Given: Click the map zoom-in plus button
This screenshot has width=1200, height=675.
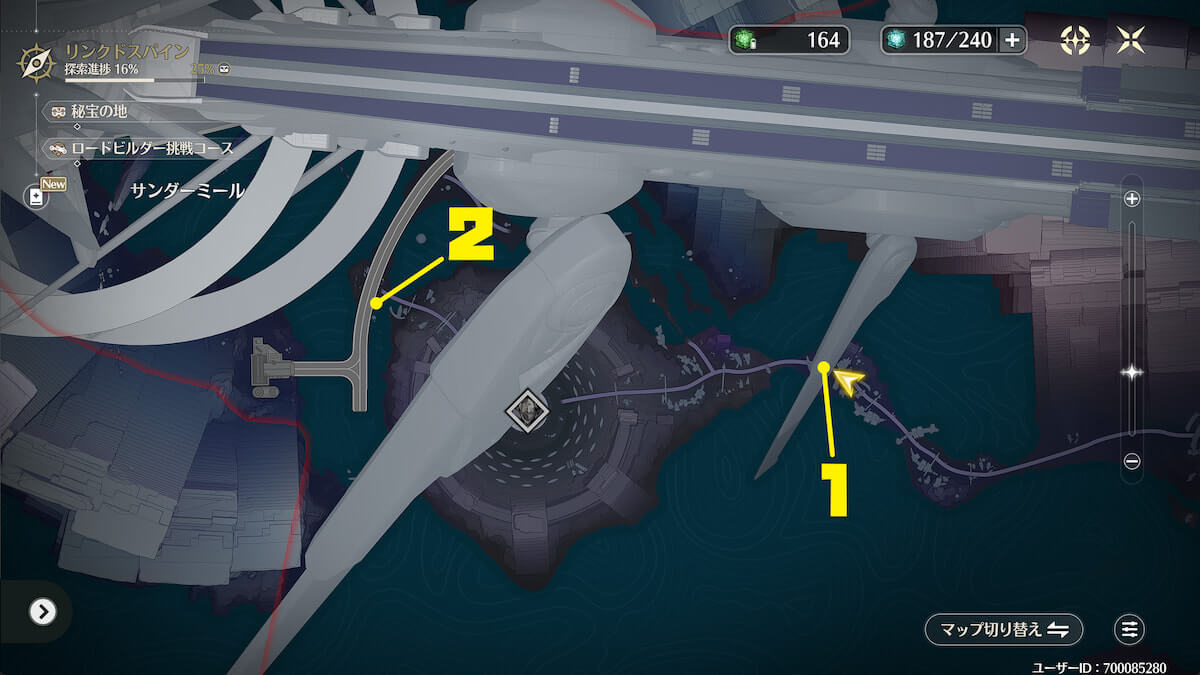Looking at the screenshot, I should coord(1132,198).
